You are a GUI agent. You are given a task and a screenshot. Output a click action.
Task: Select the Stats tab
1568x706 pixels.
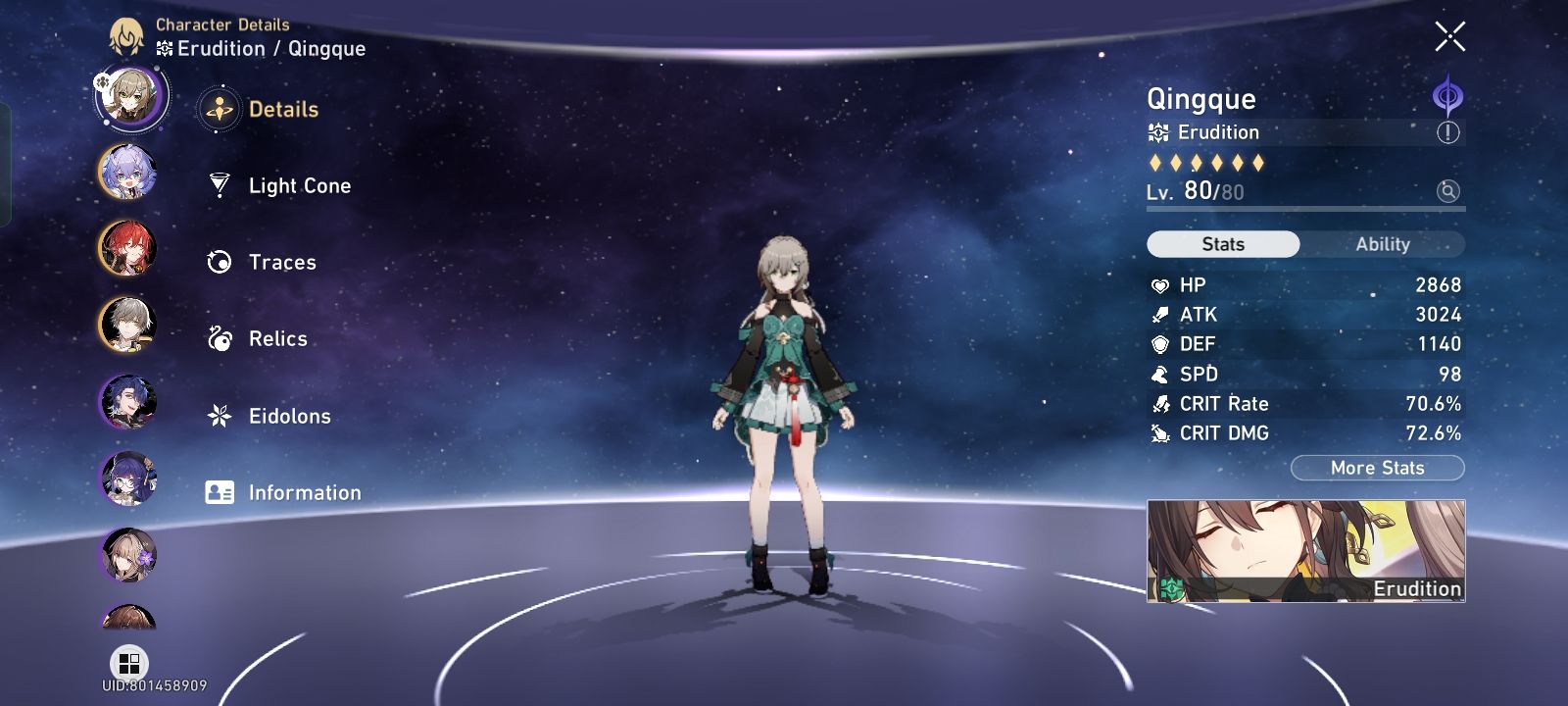point(1222,244)
